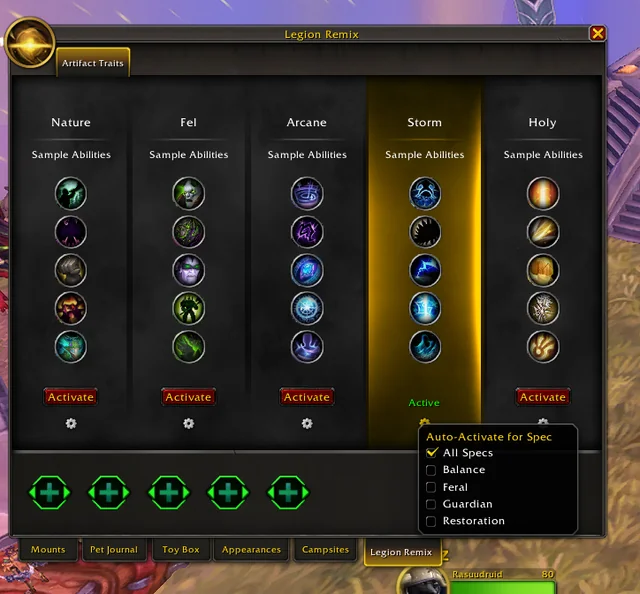Screen dimensions: 640x594
Task: Go to the Campsites tab
Action: (326, 549)
